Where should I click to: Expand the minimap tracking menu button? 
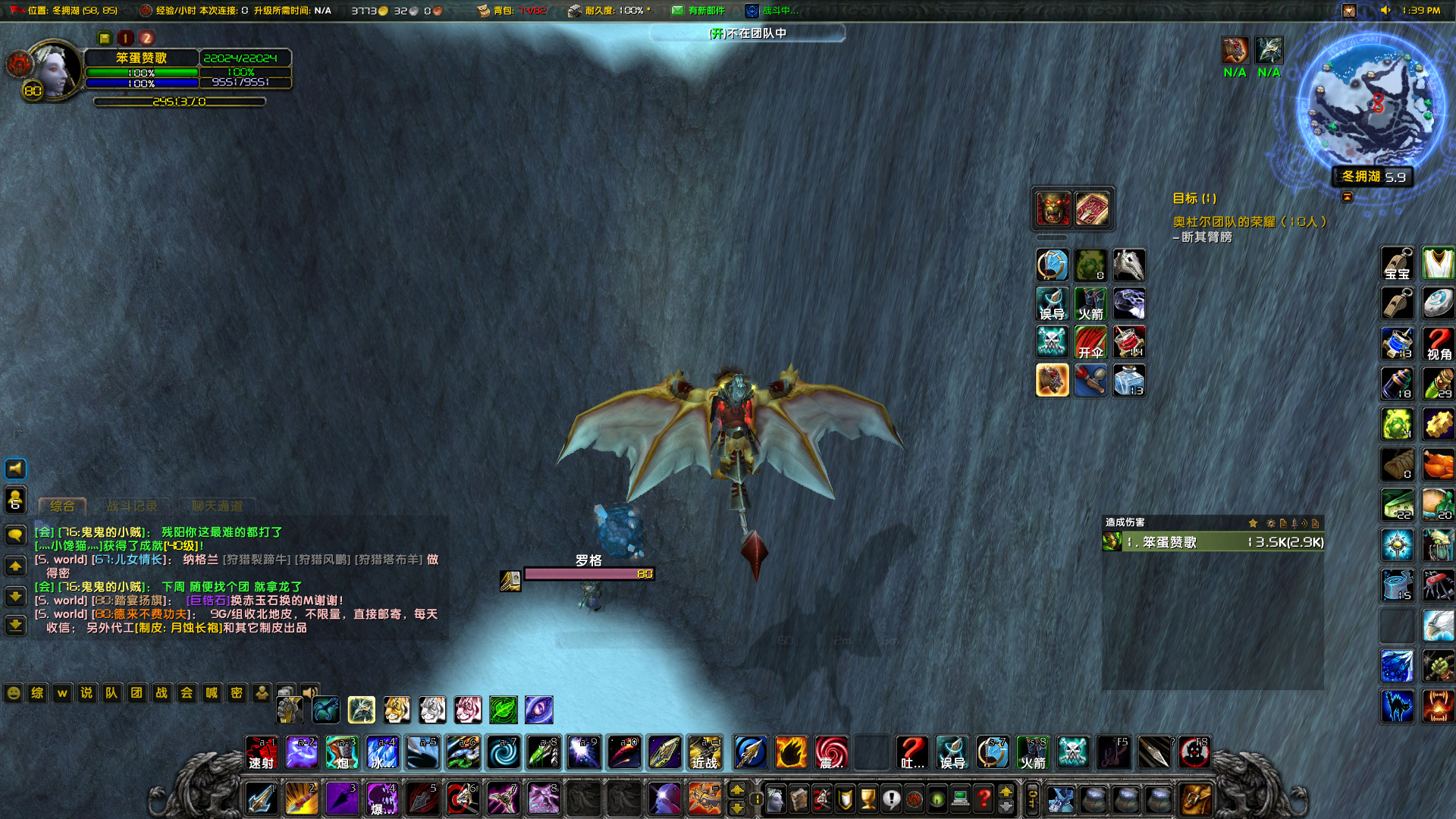1346,197
